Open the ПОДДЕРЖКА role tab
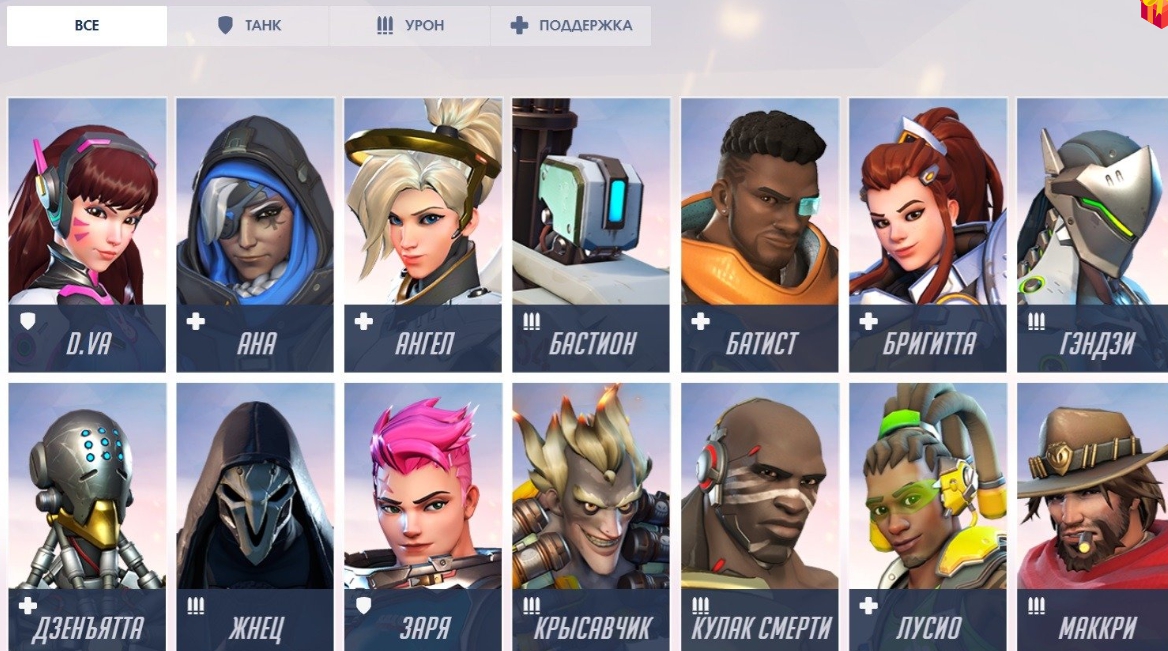This screenshot has width=1168, height=651. [x=571, y=26]
